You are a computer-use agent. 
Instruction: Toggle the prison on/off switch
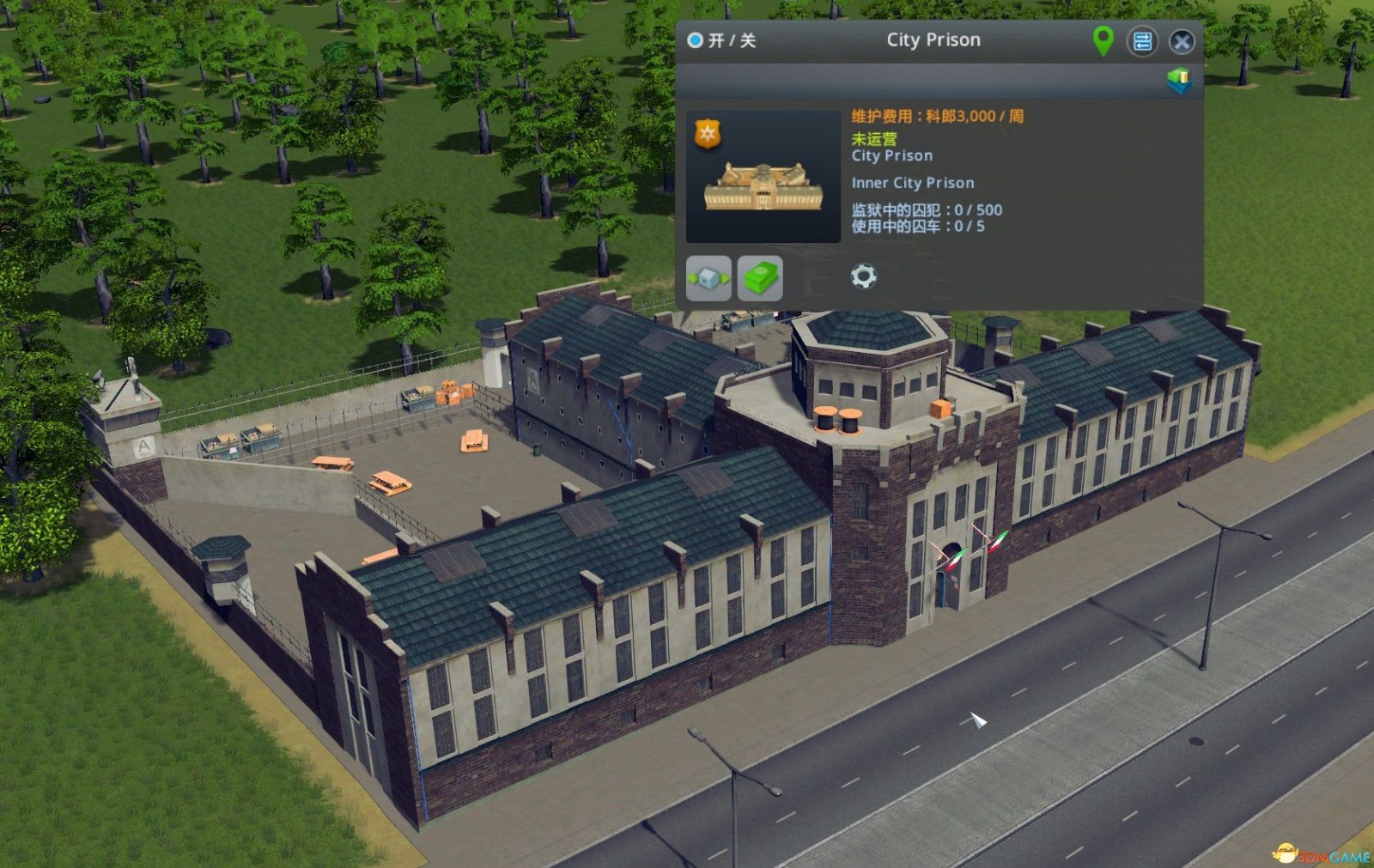pyautogui.click(x=696, y=40)
